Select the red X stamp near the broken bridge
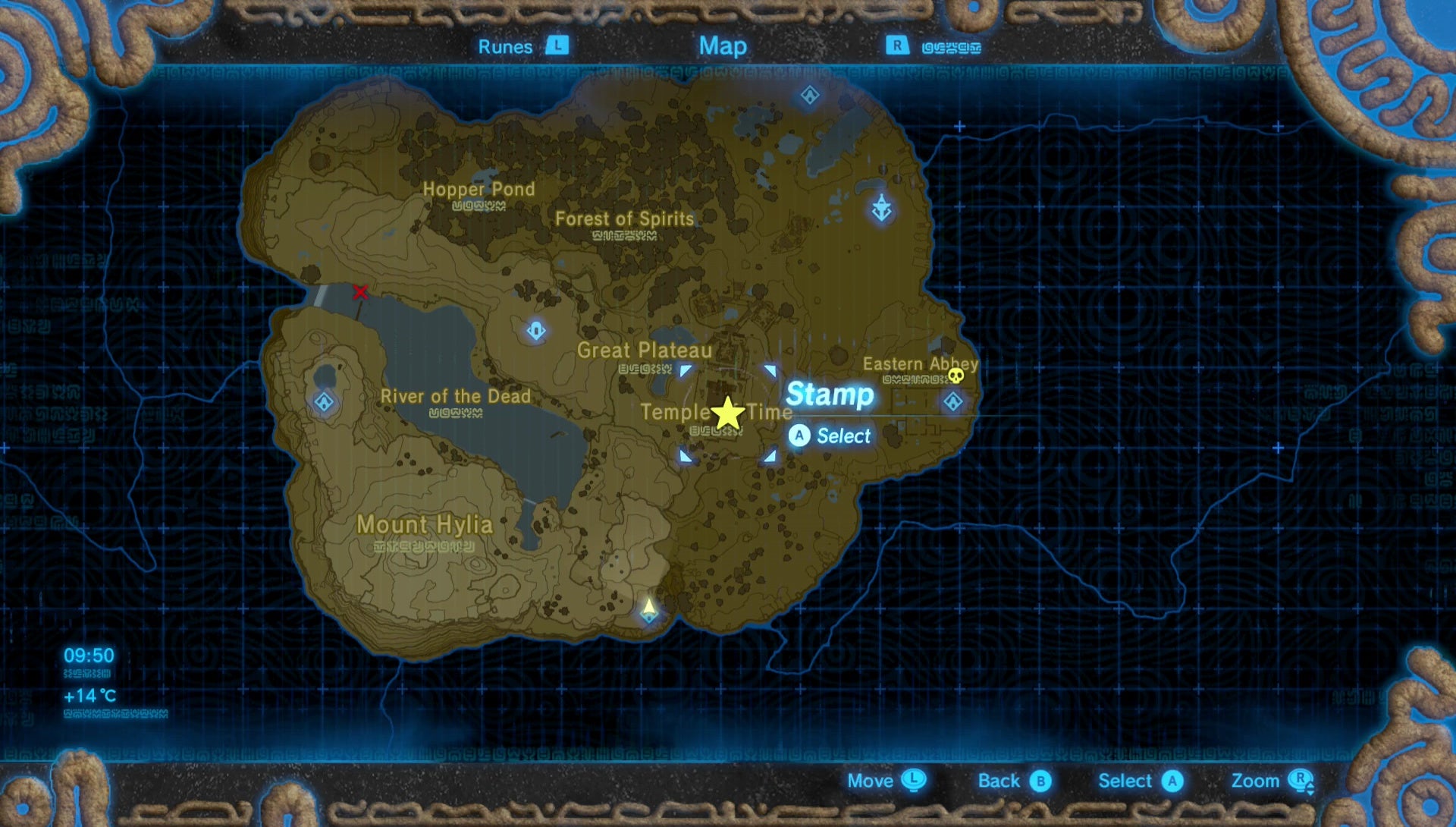The height and width of the screenshot is (827, 1456). click(x=362, y=291)
